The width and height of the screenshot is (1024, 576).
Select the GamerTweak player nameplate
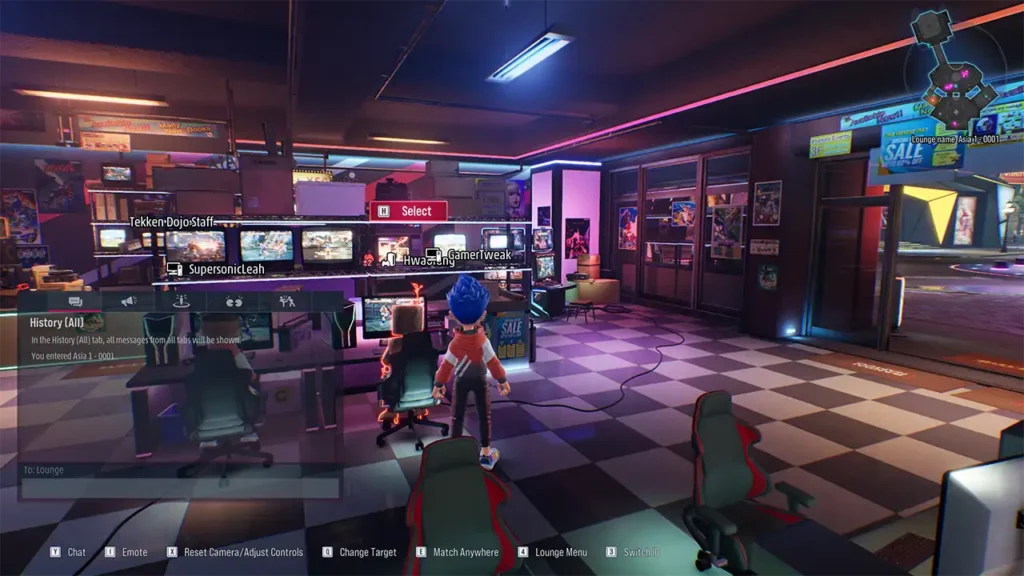click(470, 255)
